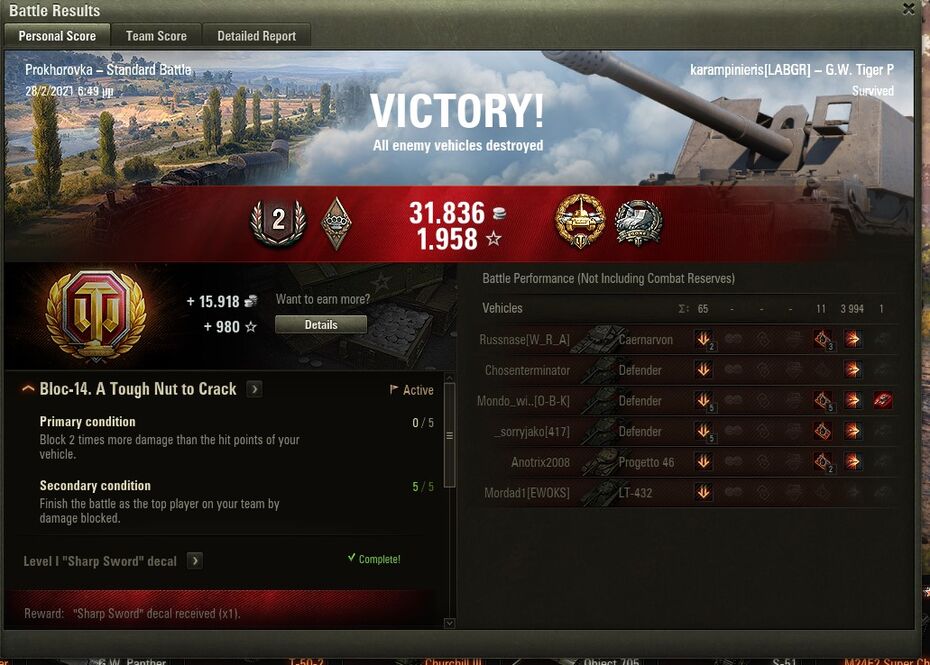Collapse the Bloc-14 mission header chevron

tap(28, 389)
